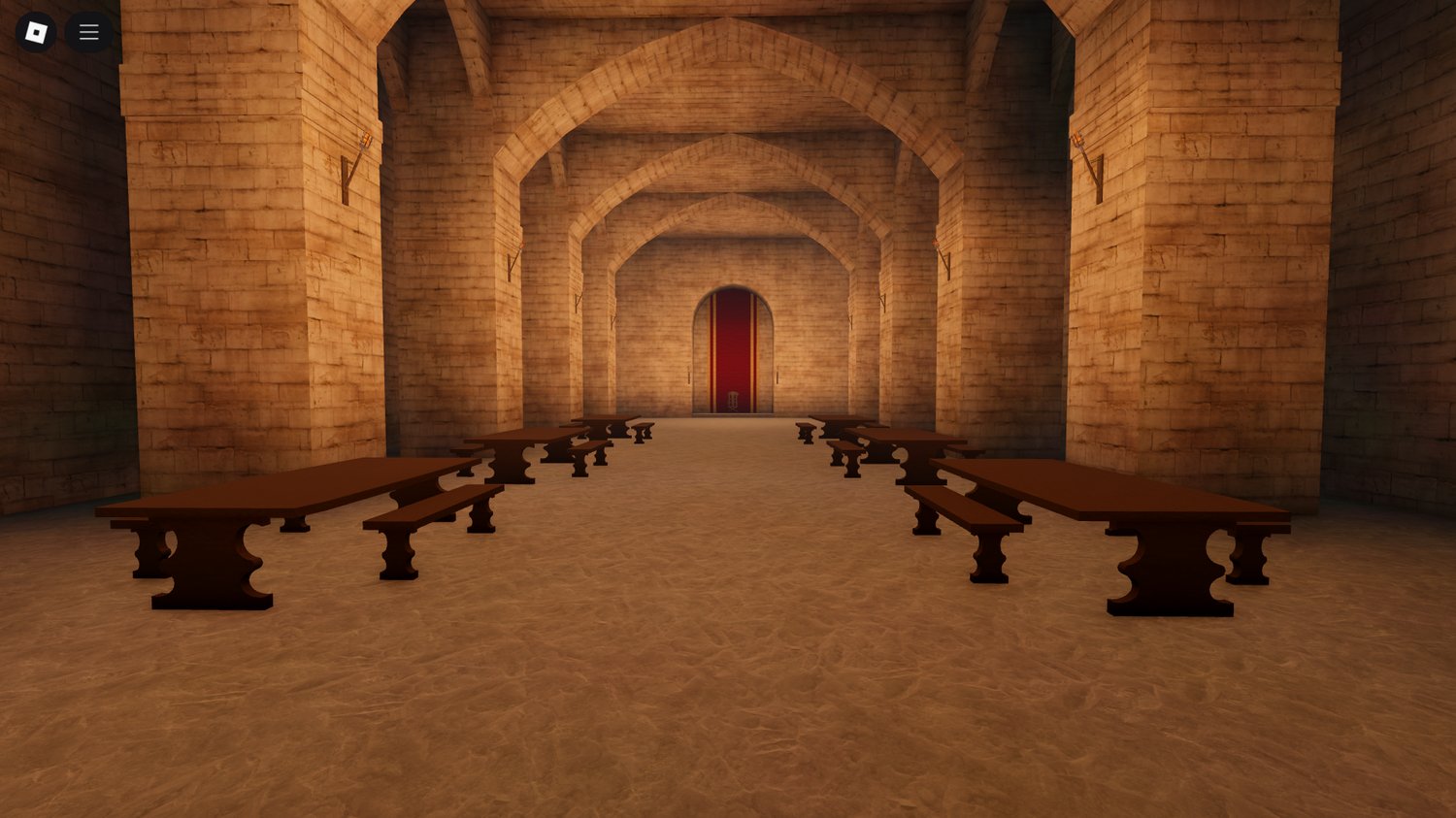Click the emblem near the bottom of the banner
This screenshot has width=1456, height=818.
click(x=733, y=399)
